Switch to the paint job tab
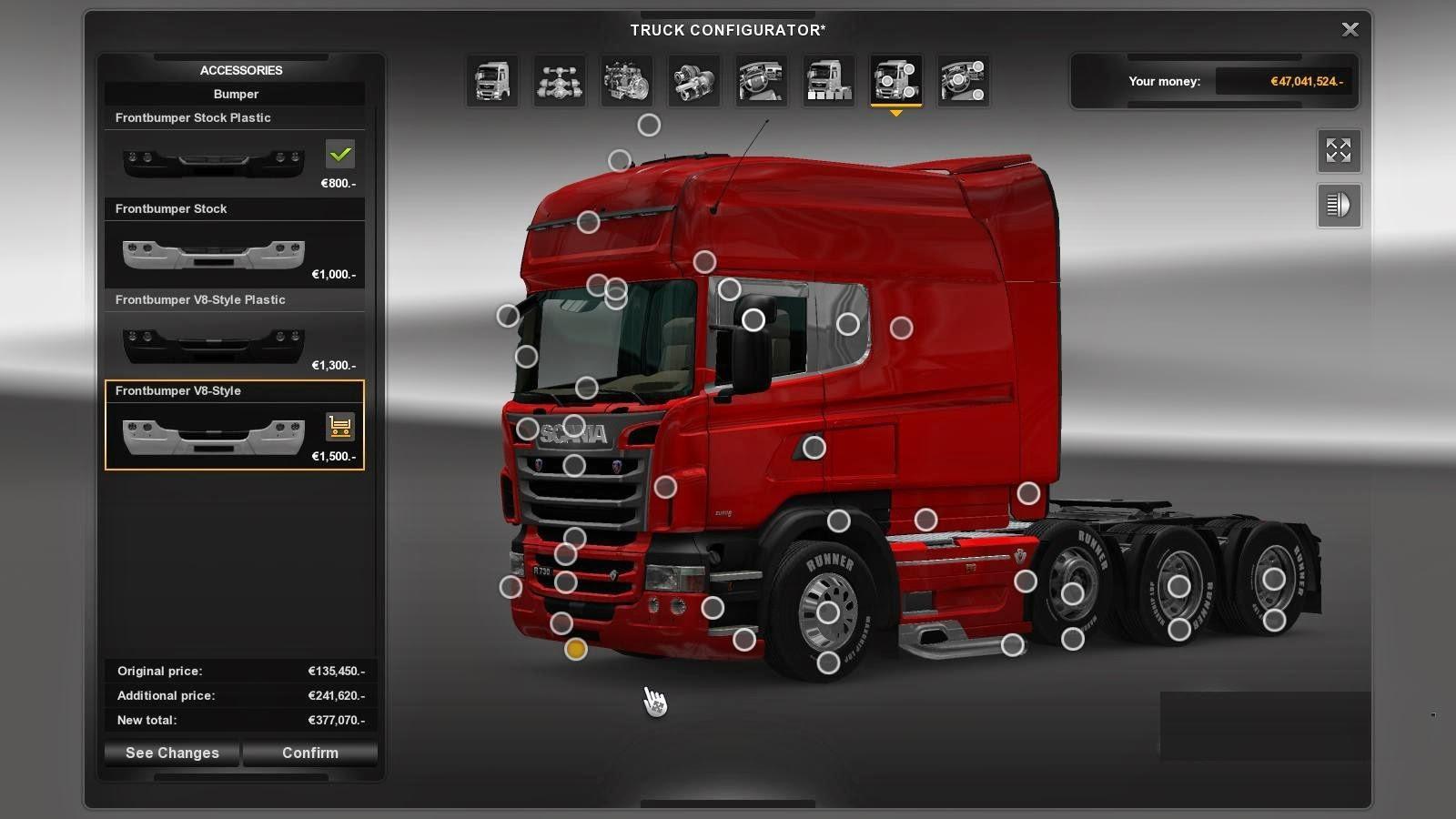The height and width of the screenshot is (819, 1456). [828, 81]
